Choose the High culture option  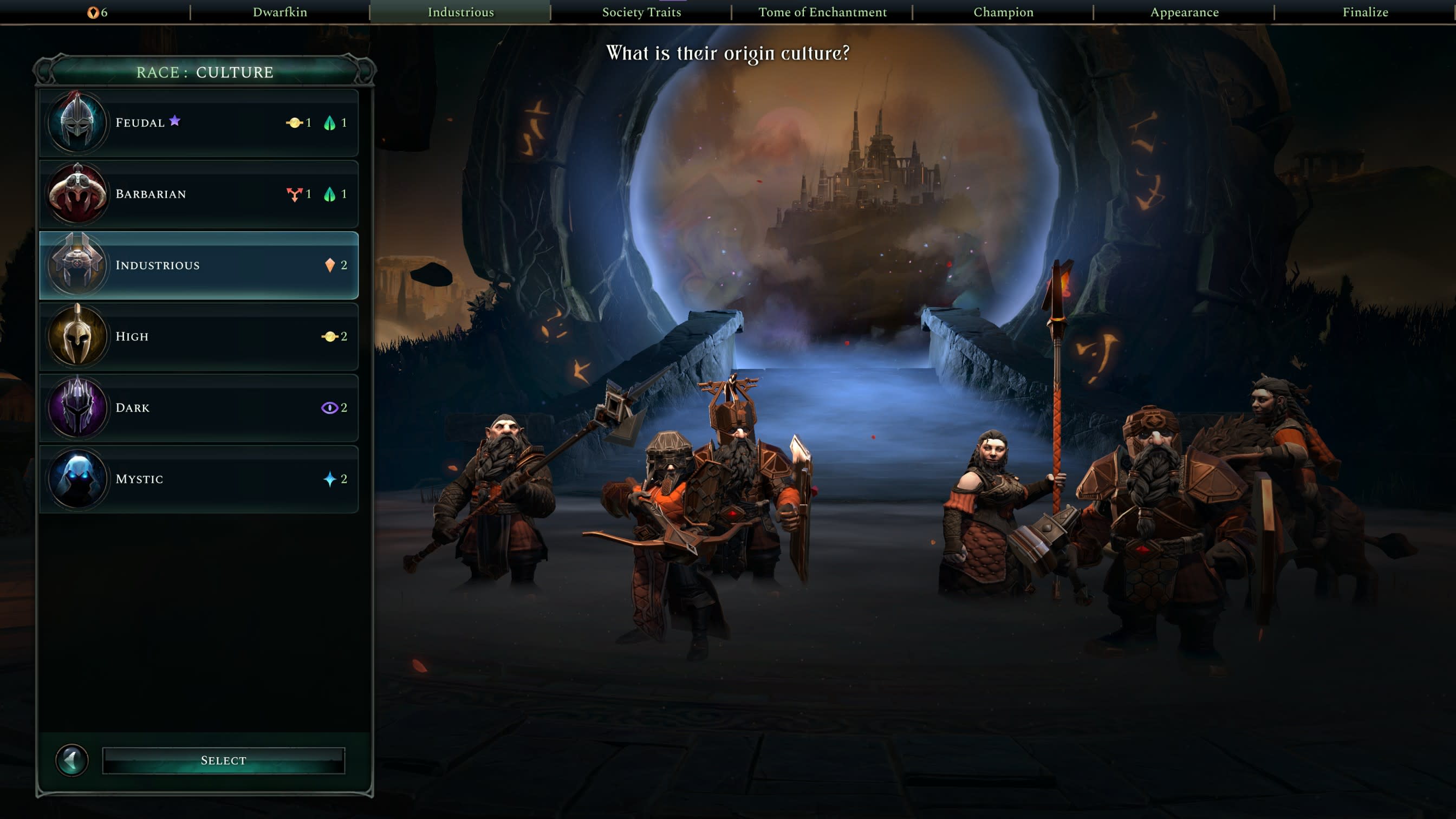pos(198,336)
